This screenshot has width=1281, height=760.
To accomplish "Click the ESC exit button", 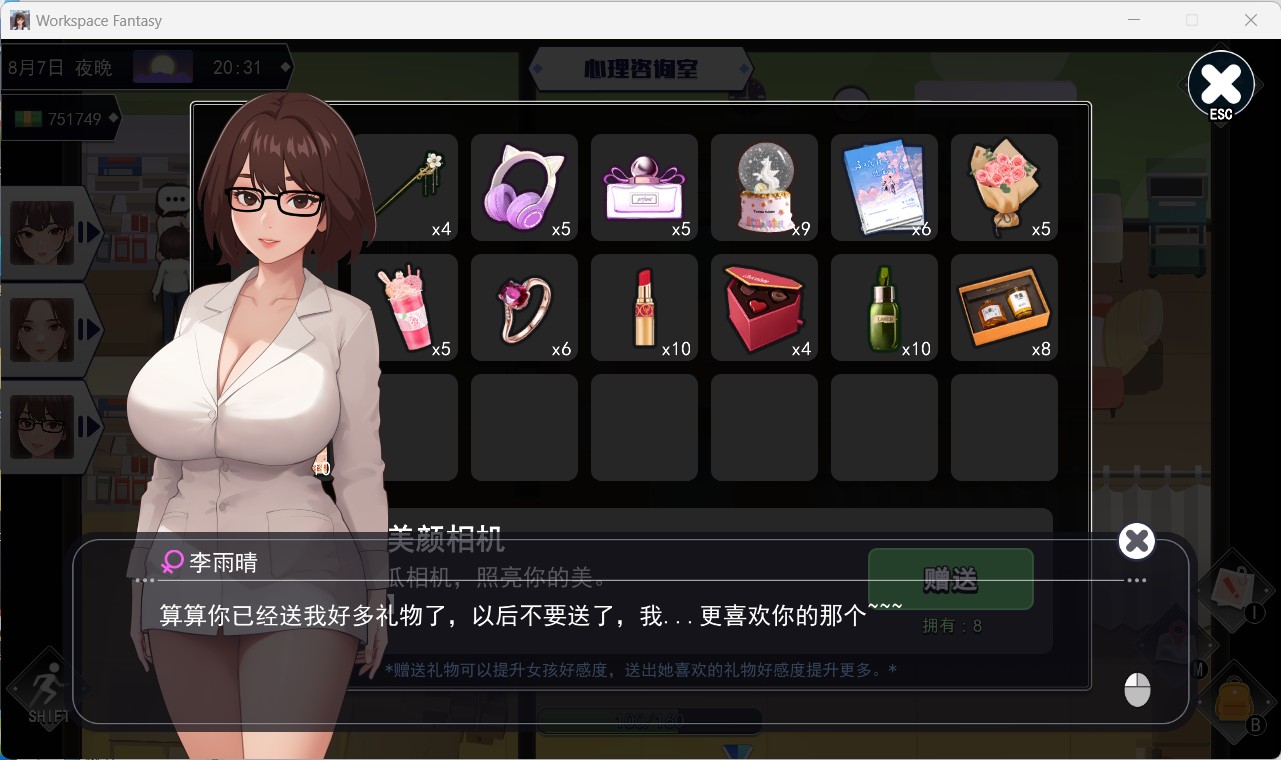I will coord(1220,85).
